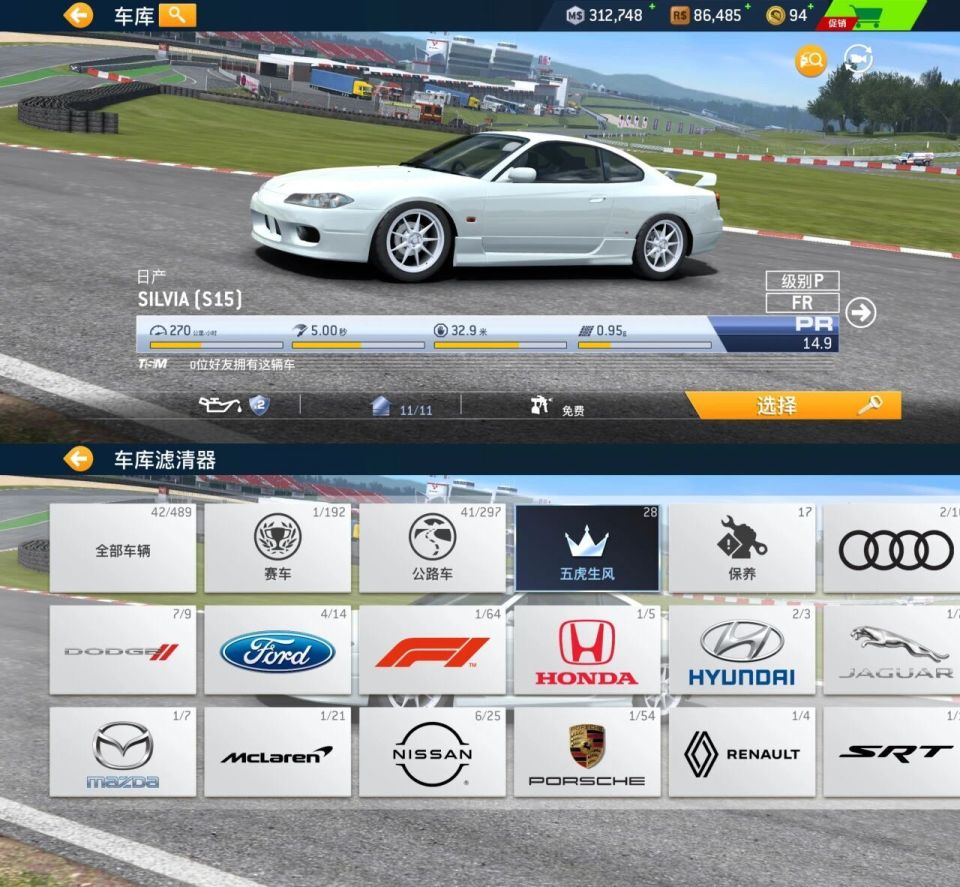Choose the maintenance wrench filter tile
This screenshot has height=887, width=960.
(x=741, y=549)
